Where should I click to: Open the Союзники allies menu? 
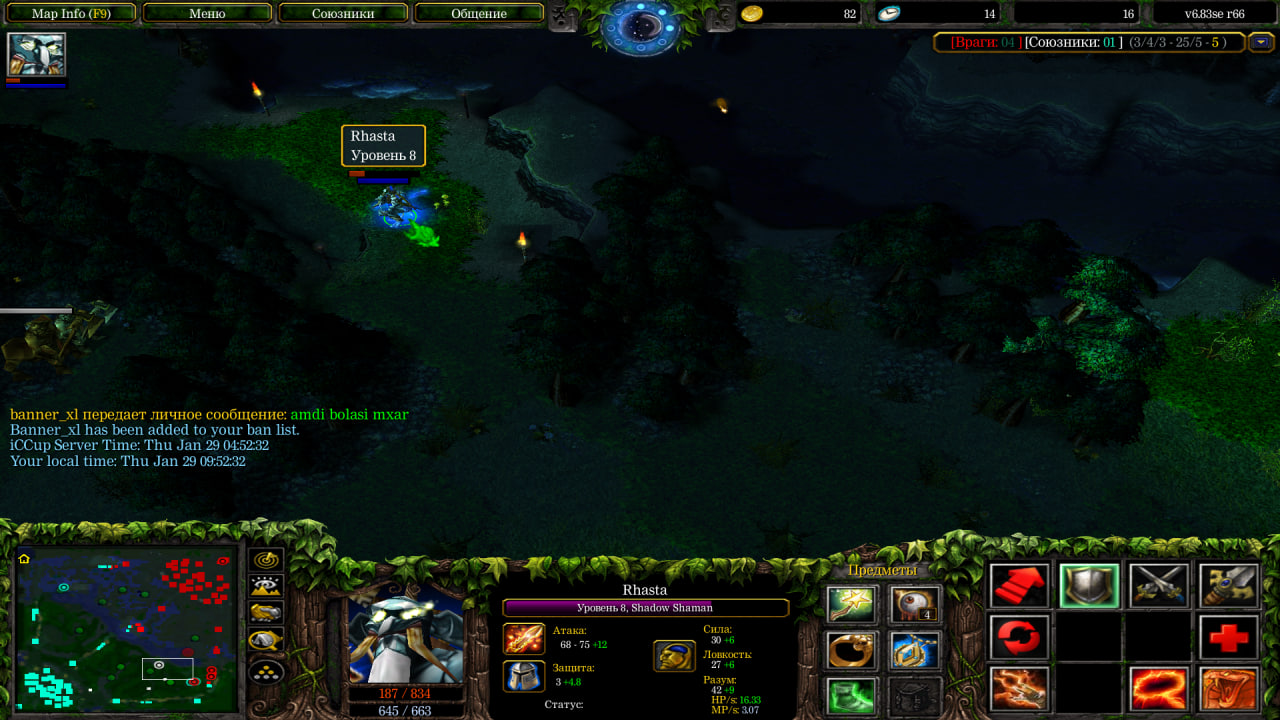(343, 14)
